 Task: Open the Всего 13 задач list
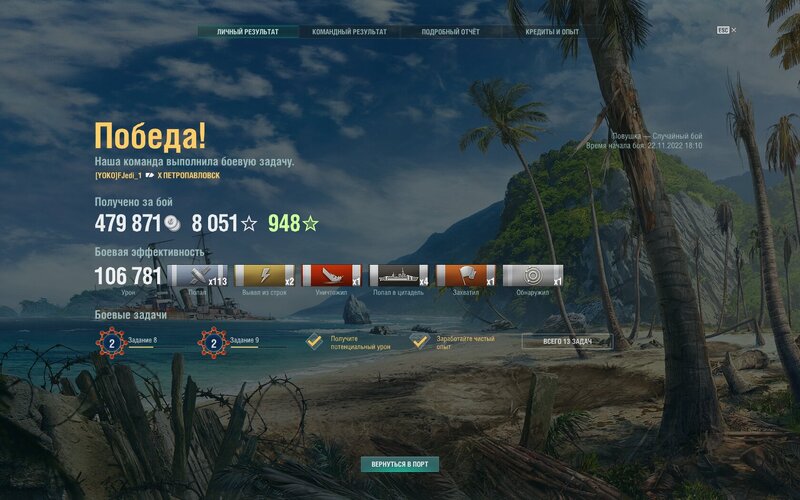(567, 342)
